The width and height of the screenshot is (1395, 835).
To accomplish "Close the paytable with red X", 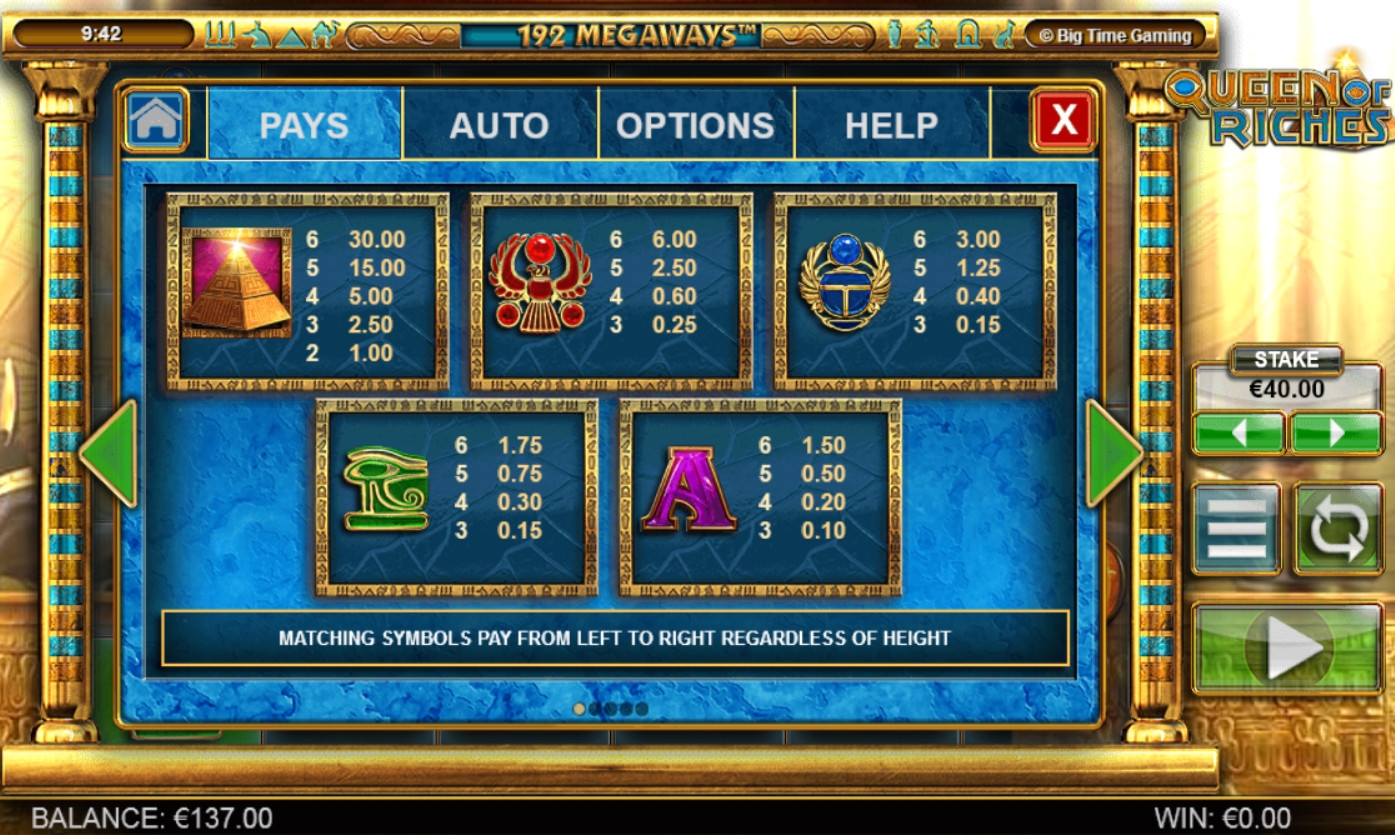I will point(1063,121).
